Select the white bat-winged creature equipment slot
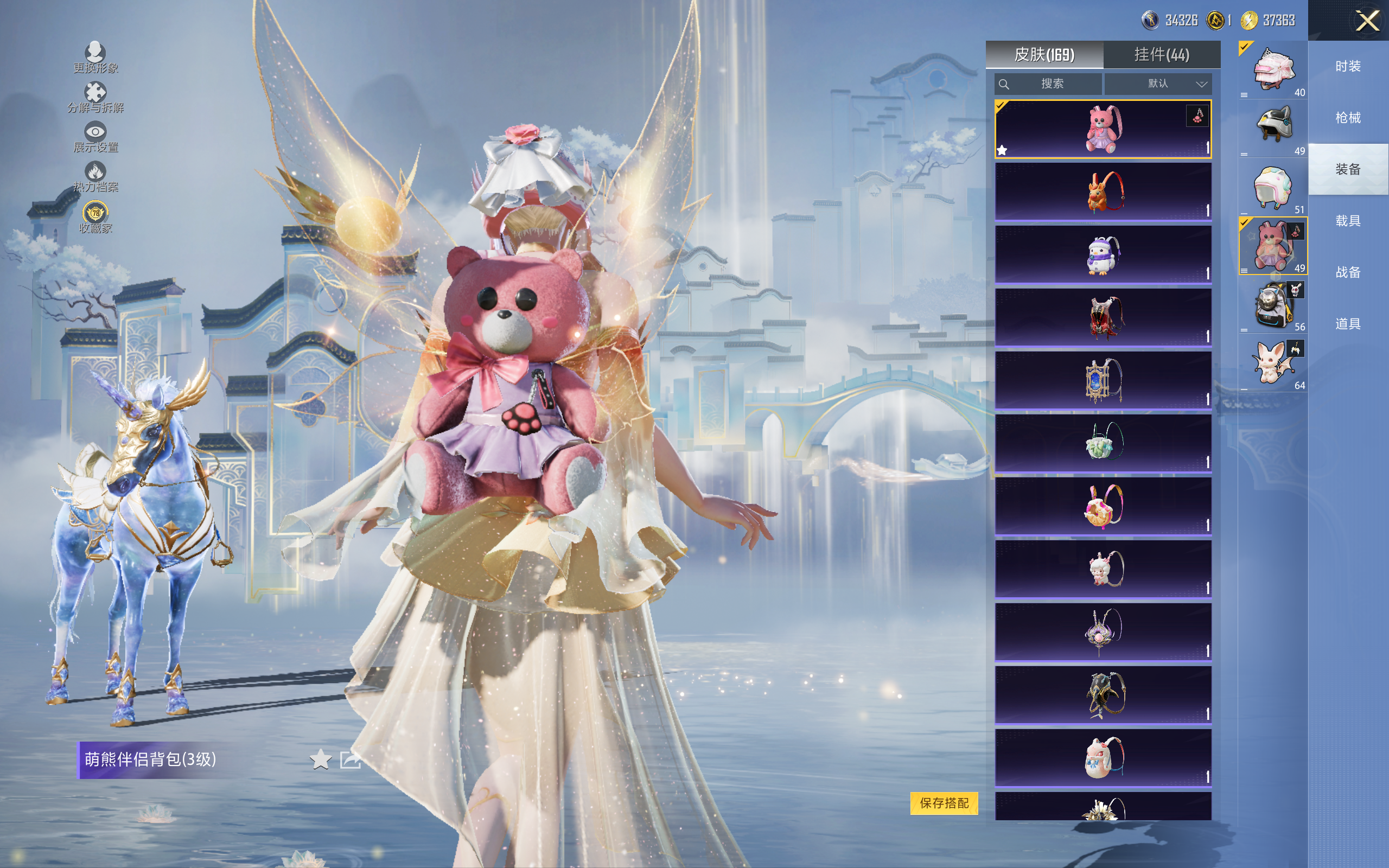Screen dimensions: 1389x868 click(1273, 363)
